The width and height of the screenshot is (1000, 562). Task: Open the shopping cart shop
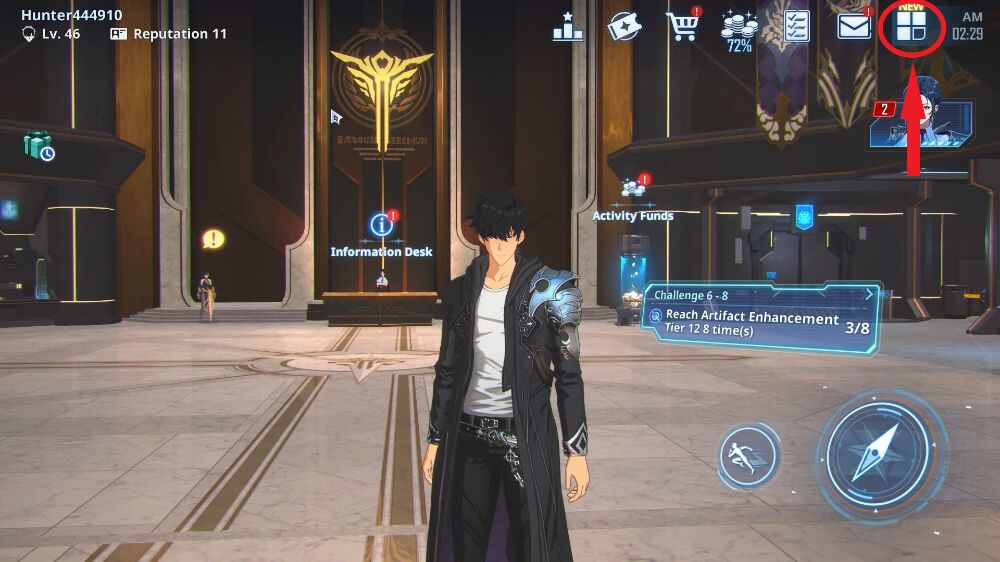click(683, 26)
